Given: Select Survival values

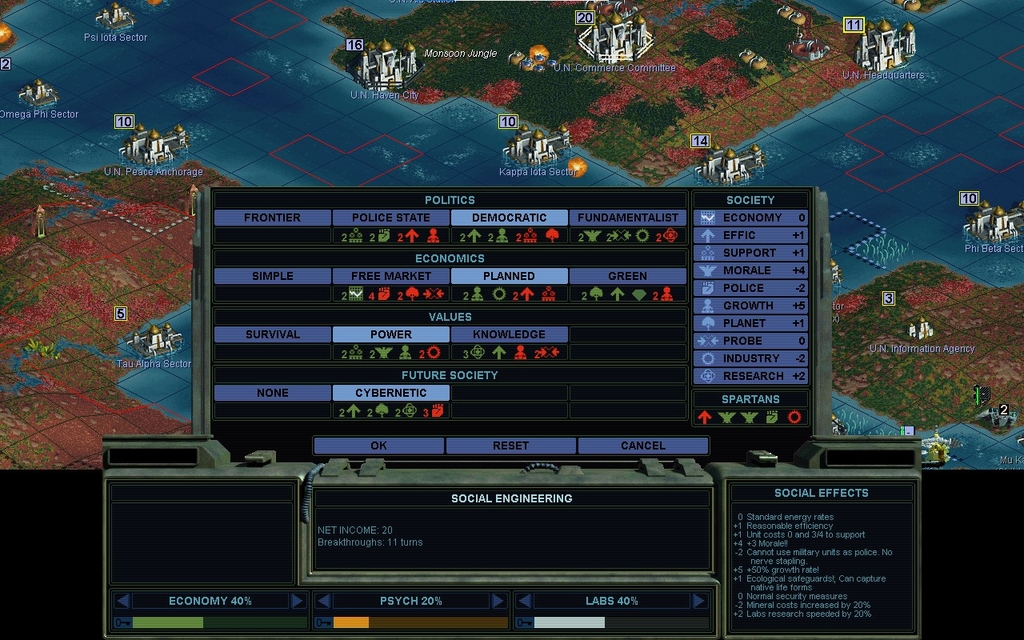Looking at the screenshot, I should (x=272, y=335).
